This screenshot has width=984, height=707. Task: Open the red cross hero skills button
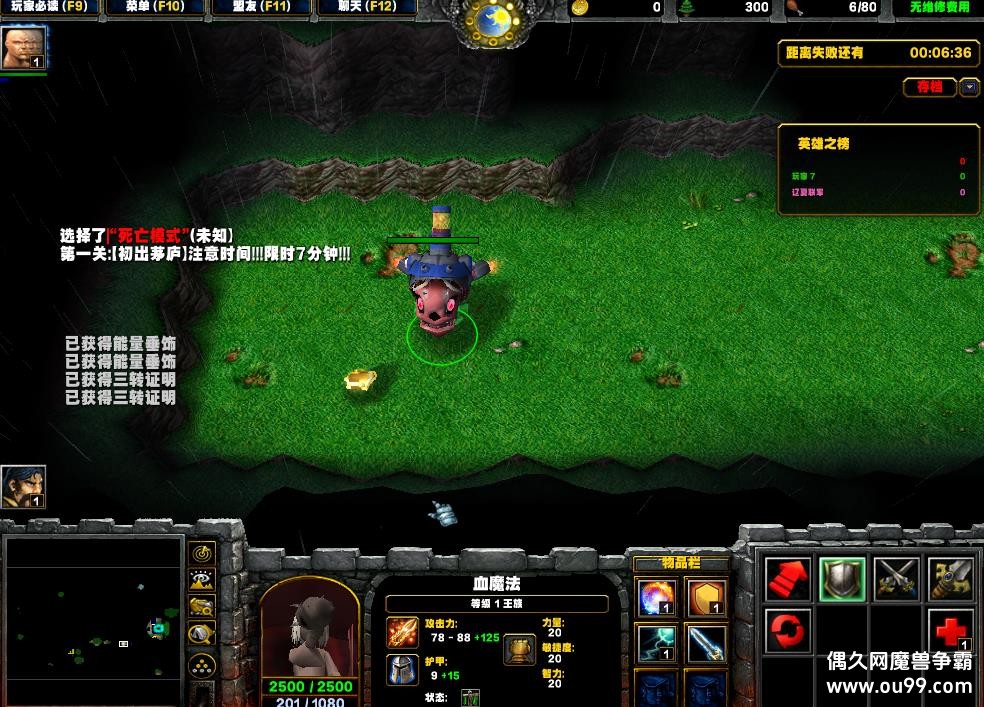(x=950, y=631)
